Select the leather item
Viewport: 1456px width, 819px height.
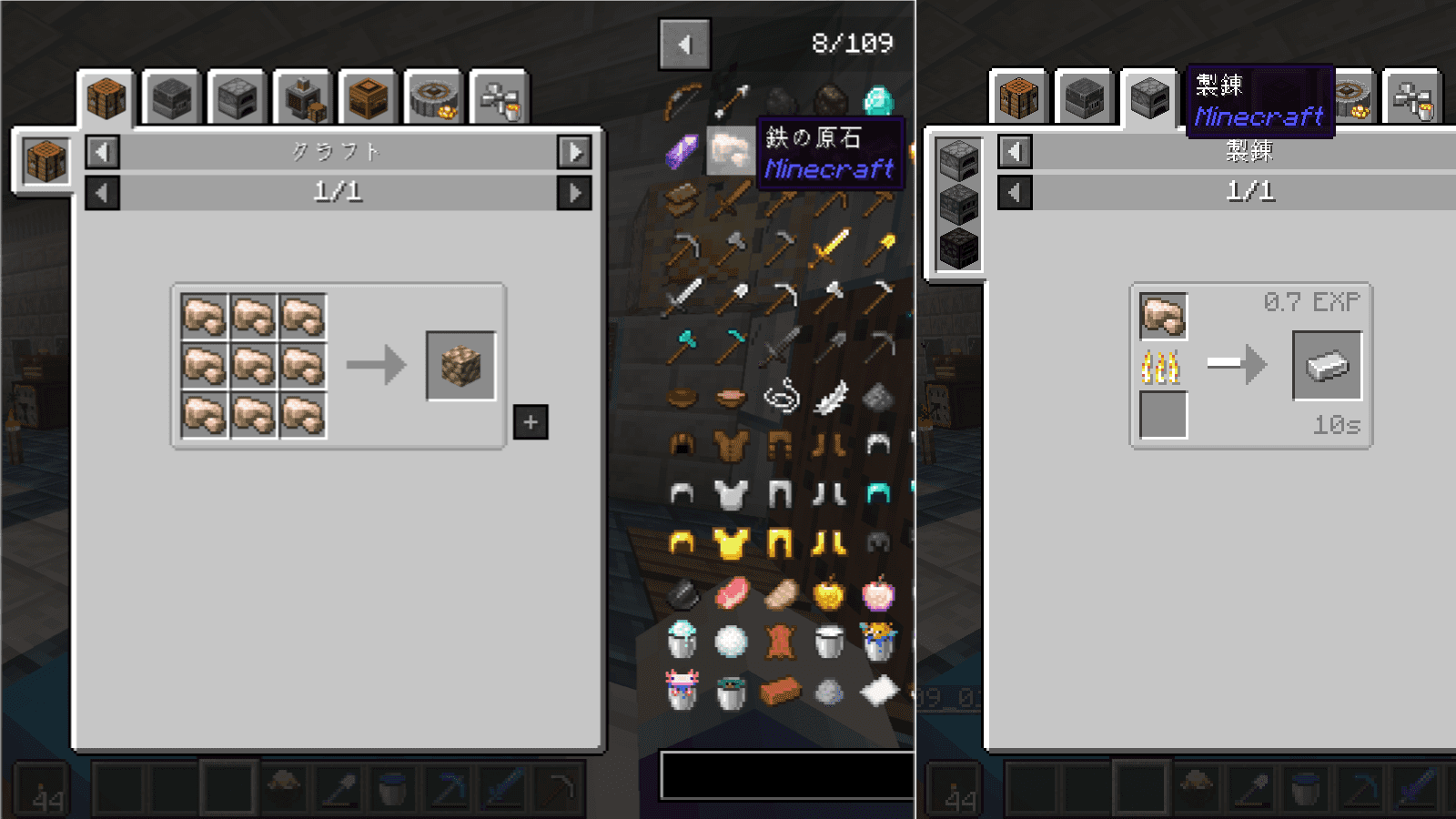pos(780,642)
